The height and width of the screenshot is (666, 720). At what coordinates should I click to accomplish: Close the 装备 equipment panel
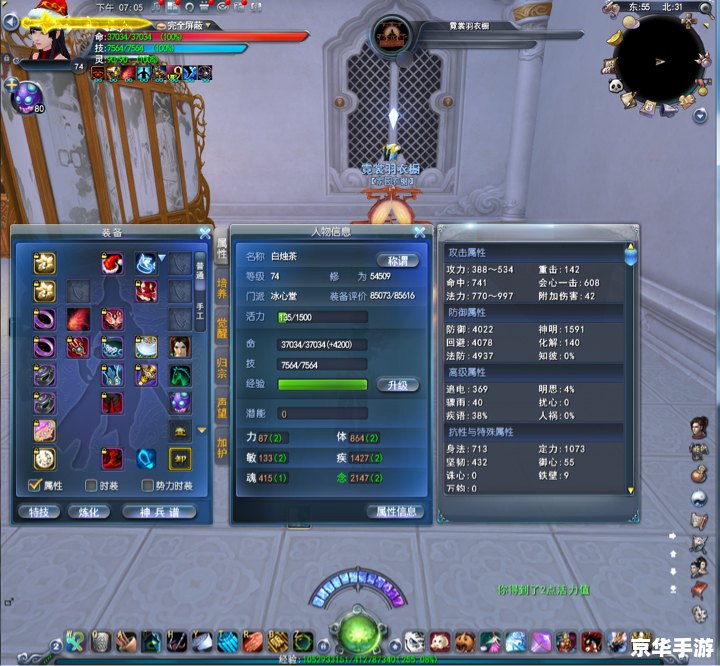coord(205,233)
